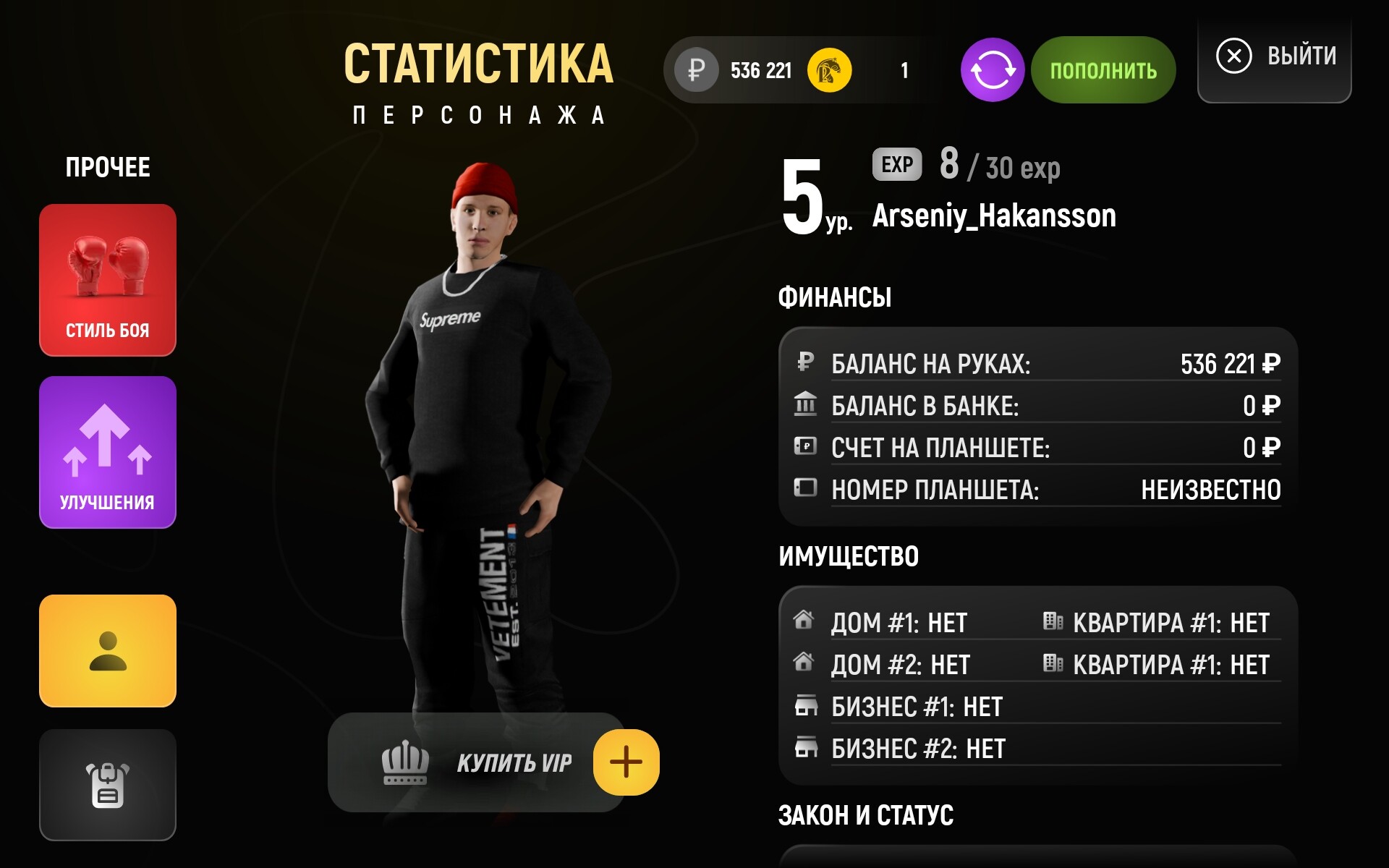This screenshot has height=868, width=1389.
Task: Exit via the ВЫЙТИ button
Action: pos(1275,56)
